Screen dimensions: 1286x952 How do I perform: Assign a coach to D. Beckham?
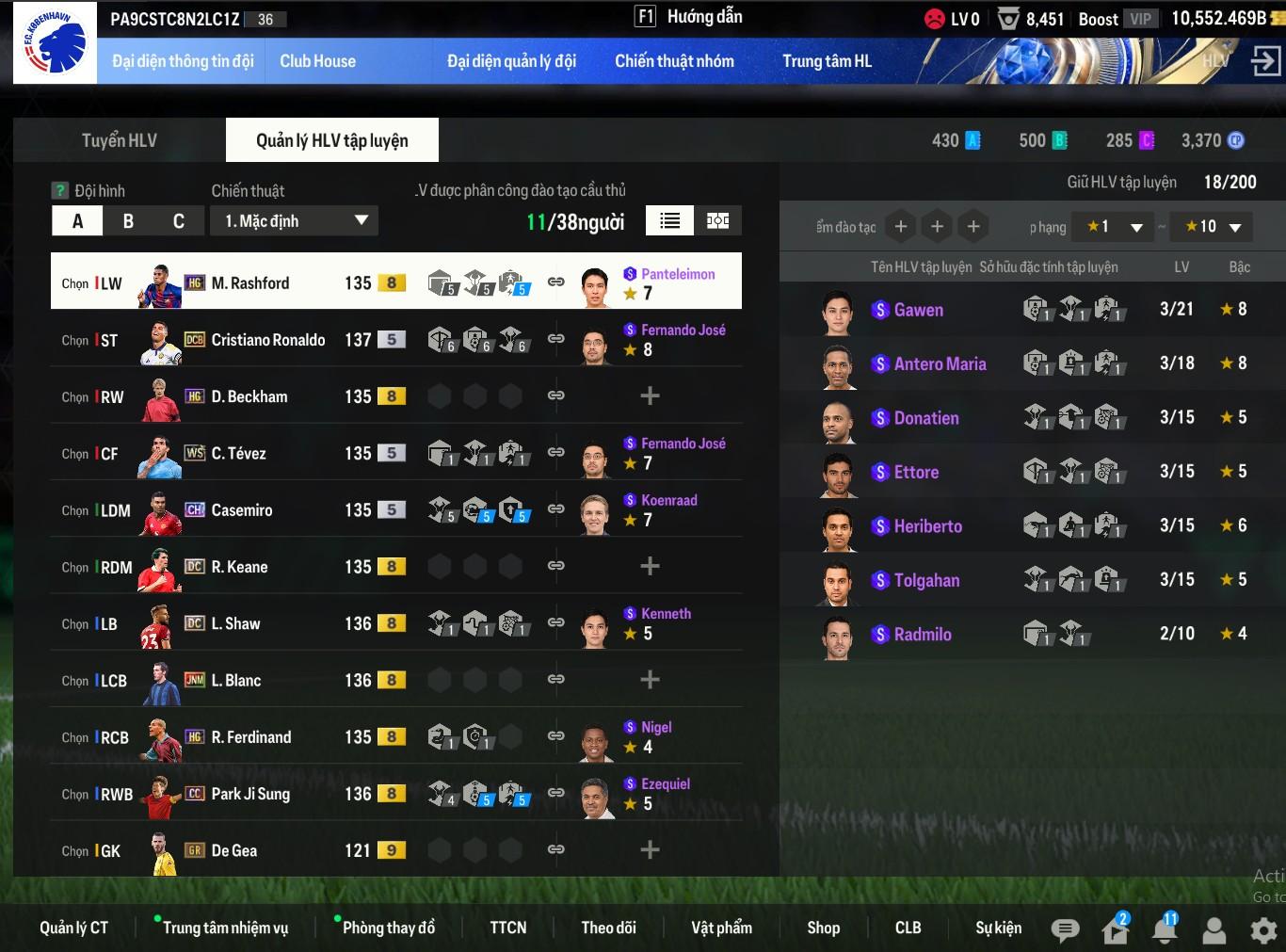tap(650, 396)
